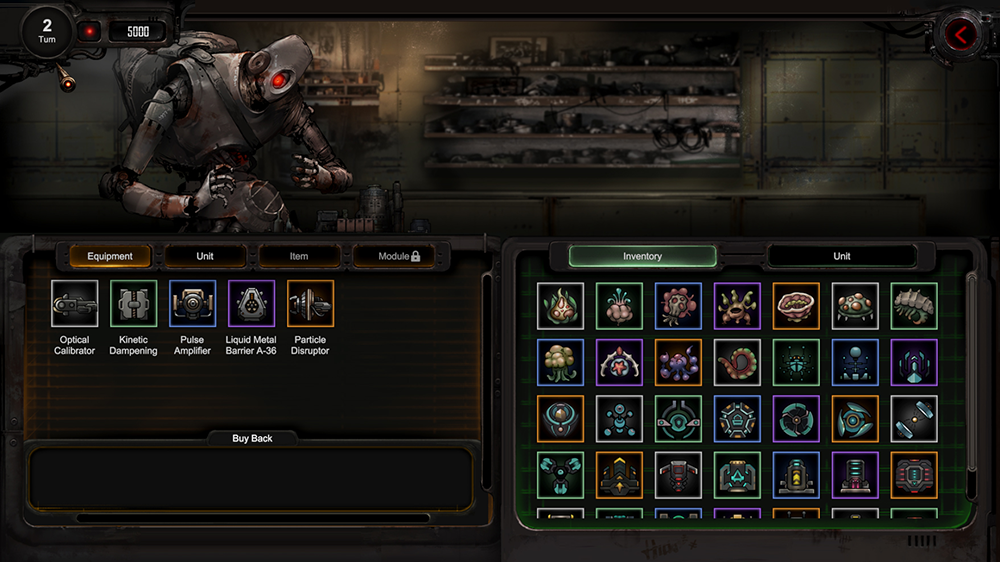Viewport: 1000px width, 562px height.
Task: Choose the Kinetic Dampening equipment
Action: (133, 303)
